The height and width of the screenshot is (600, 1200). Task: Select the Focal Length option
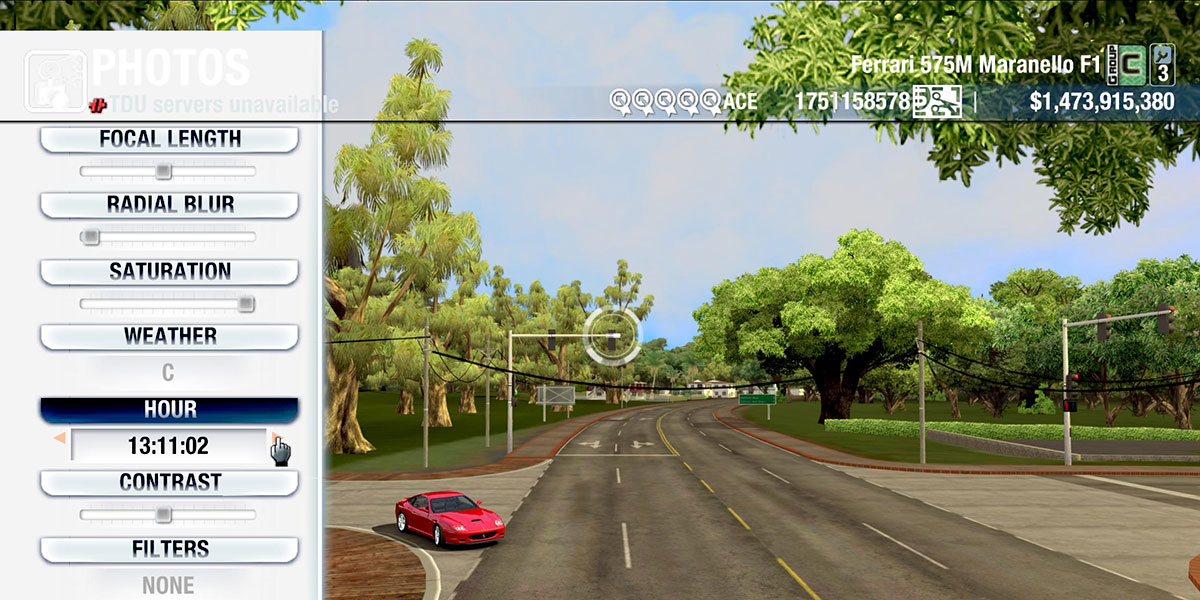169,139
